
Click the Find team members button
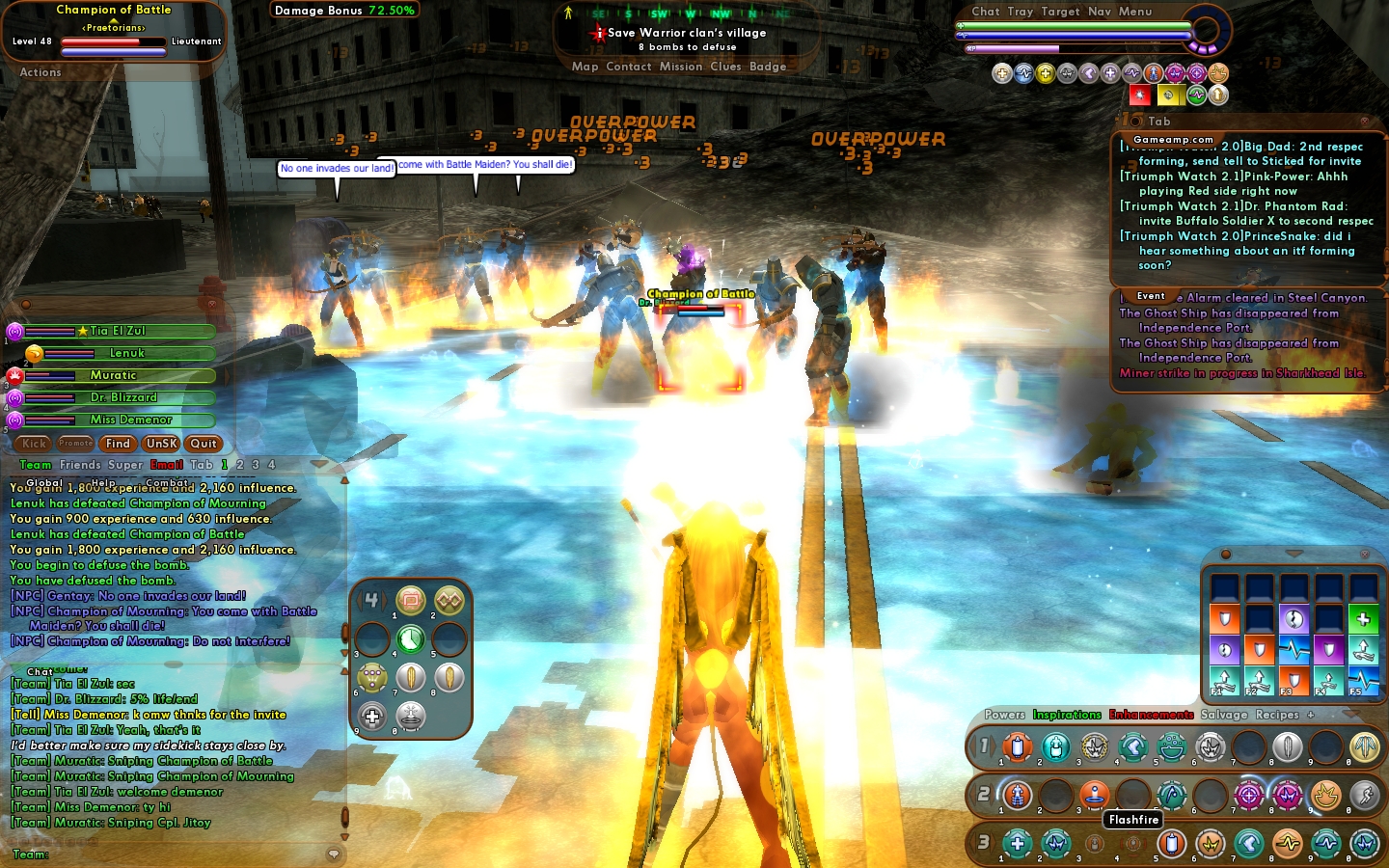(x=118, y=444)
